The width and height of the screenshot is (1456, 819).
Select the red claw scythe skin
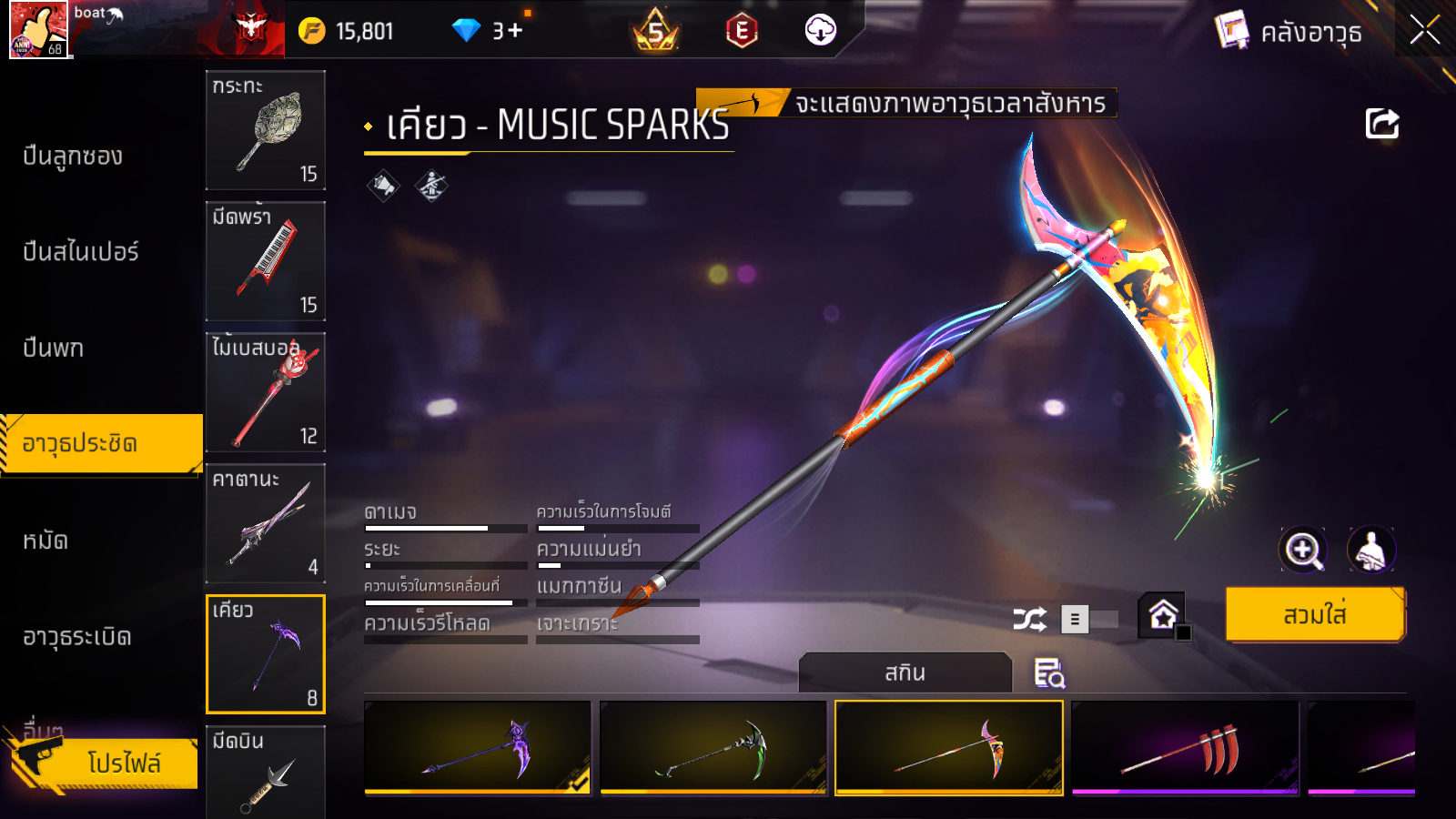point(1185,747)
